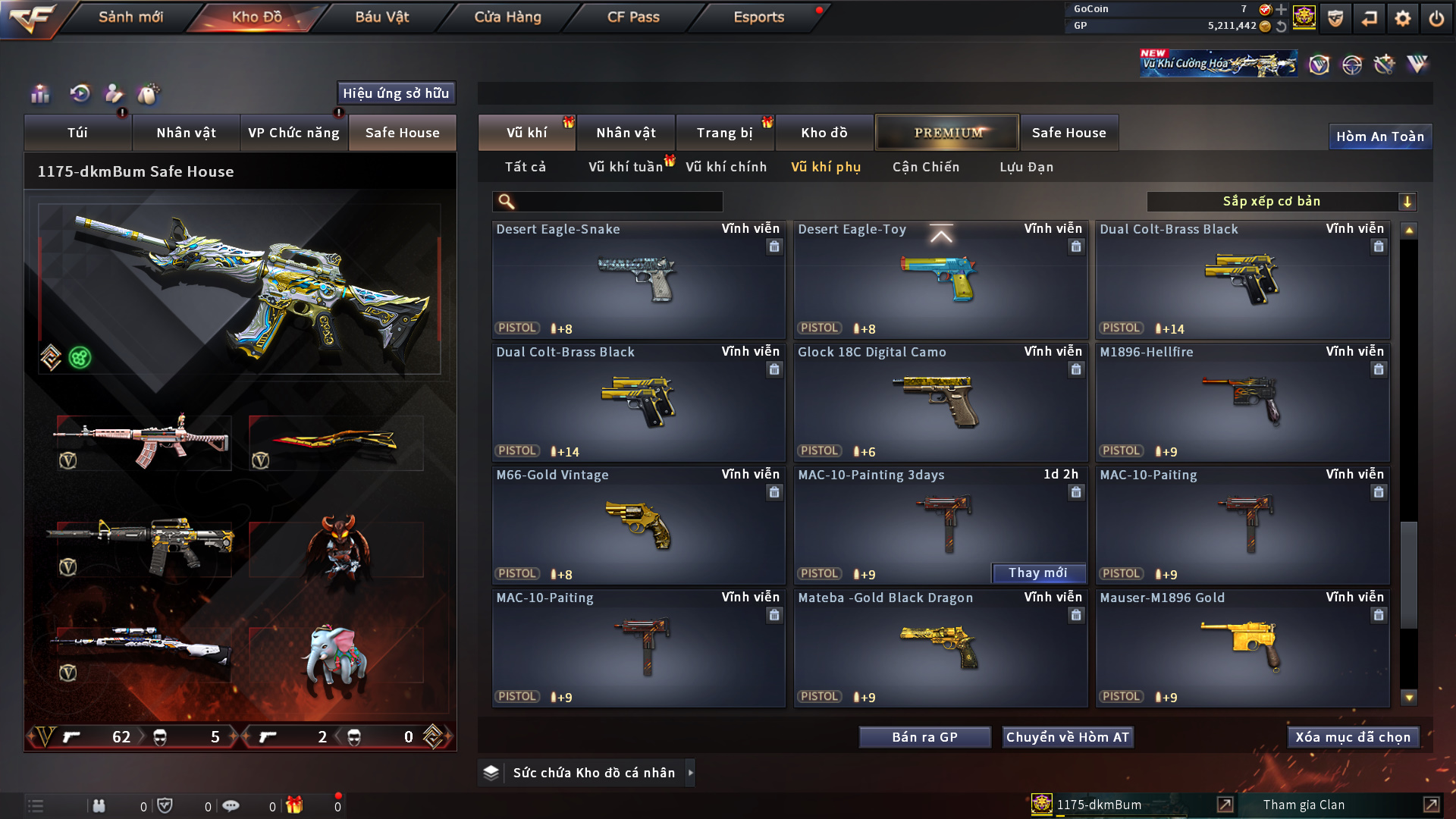Open the Hòm An Toàn safe box
The height and width of the screenshot is (819, 1456).
tap(1379, 136)
